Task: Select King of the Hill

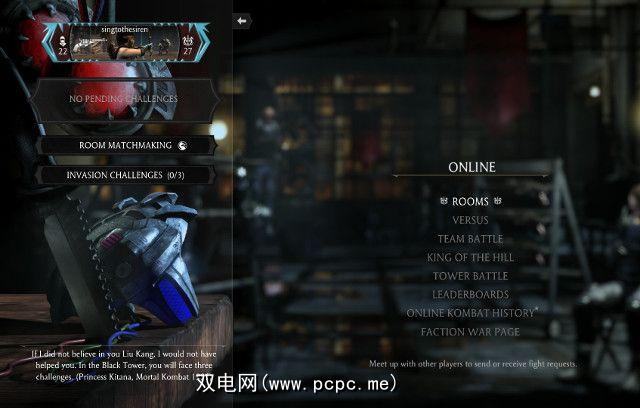Action: [x=470, y=257]
